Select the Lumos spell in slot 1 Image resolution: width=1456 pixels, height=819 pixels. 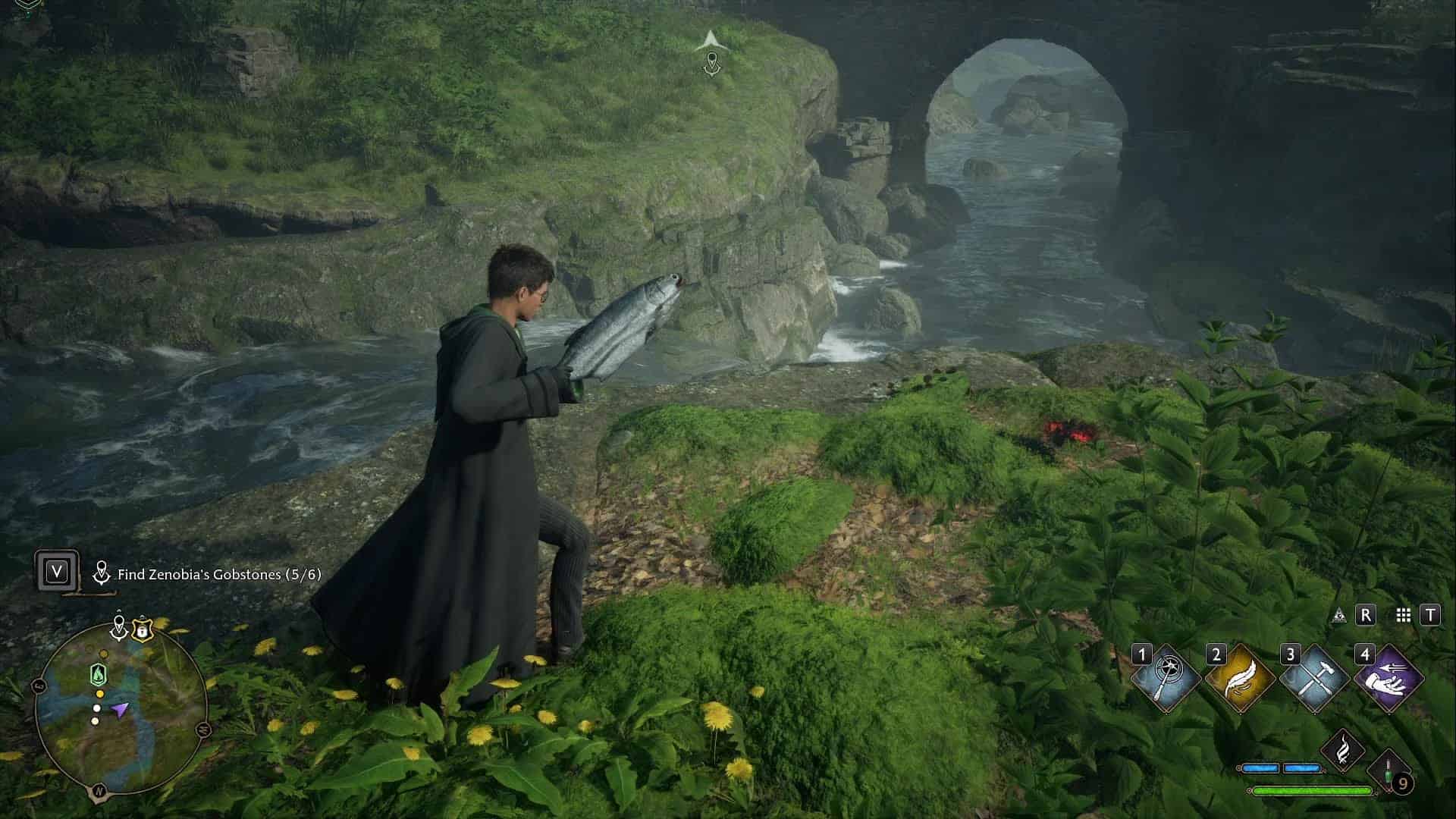[1166, 678]
